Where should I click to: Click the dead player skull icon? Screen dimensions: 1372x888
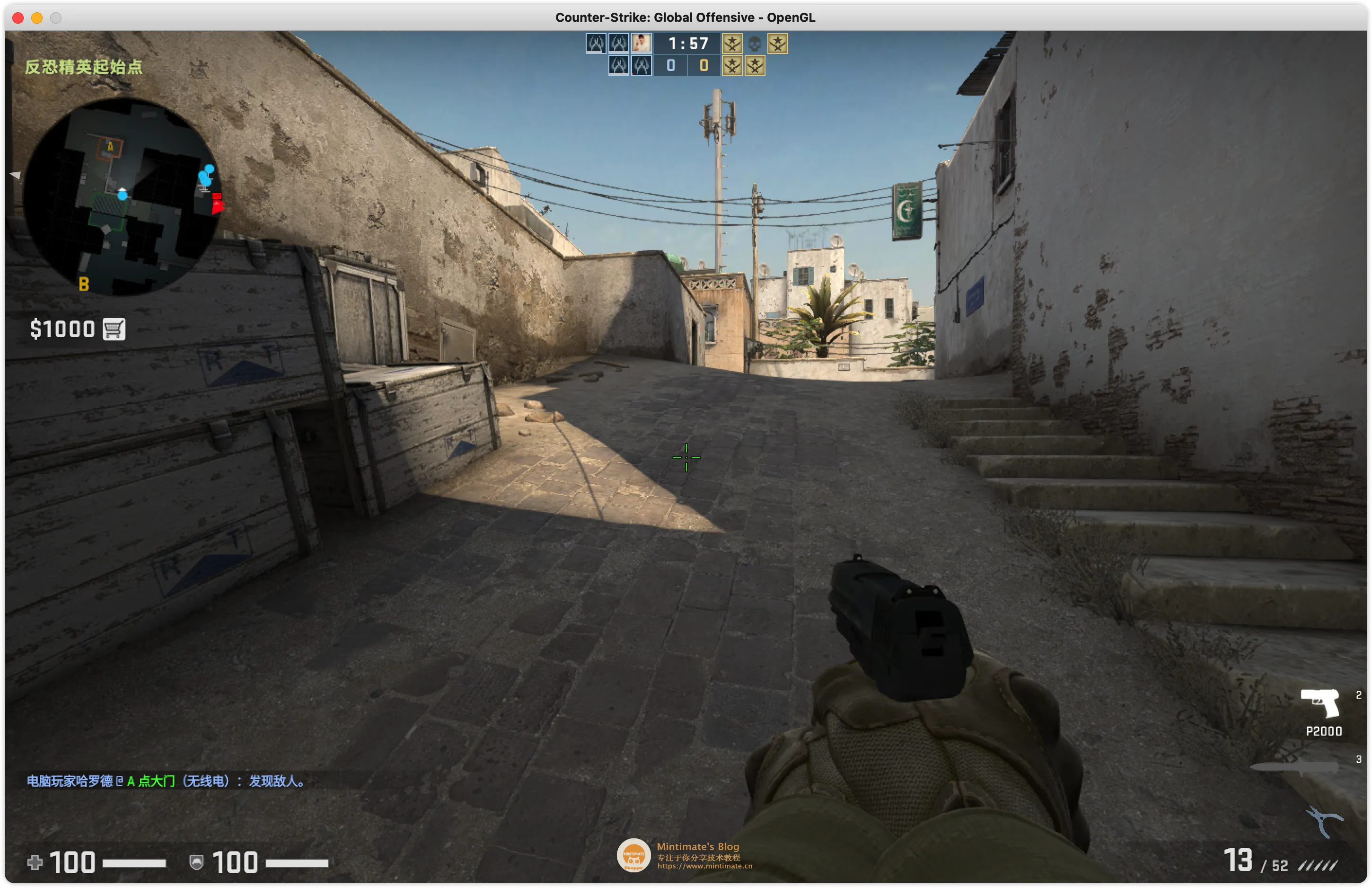tap(754, 43)
